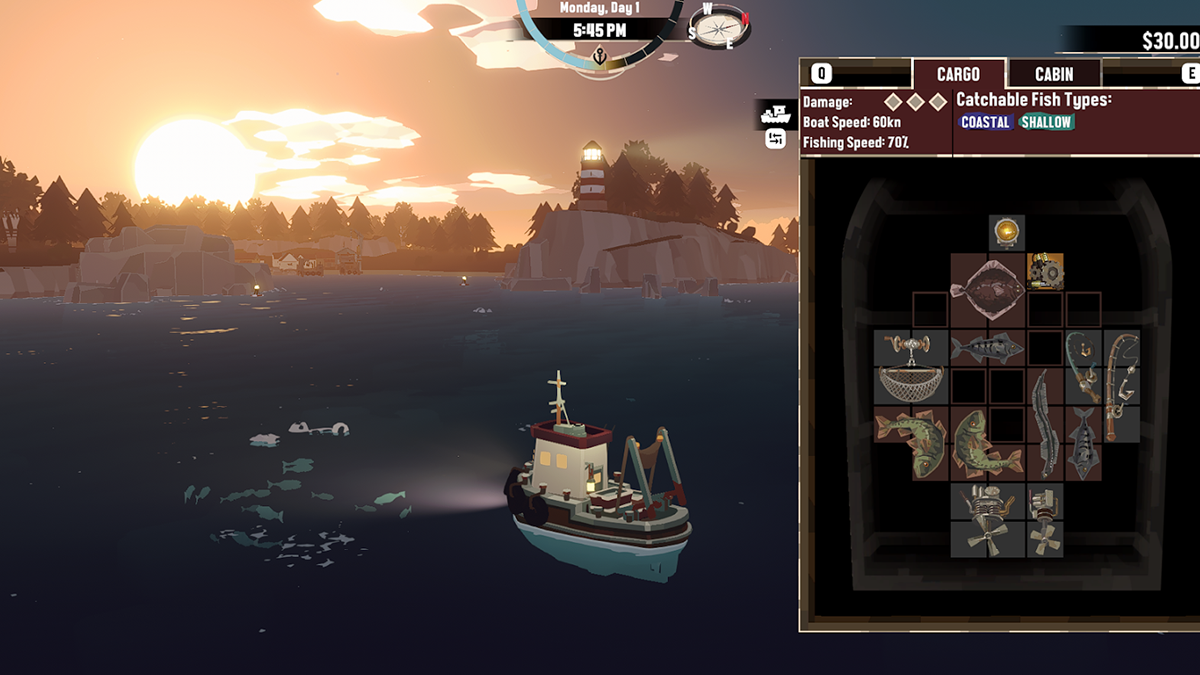Pick the orange-highlighted engine part slot

[x=1045, y=271]
